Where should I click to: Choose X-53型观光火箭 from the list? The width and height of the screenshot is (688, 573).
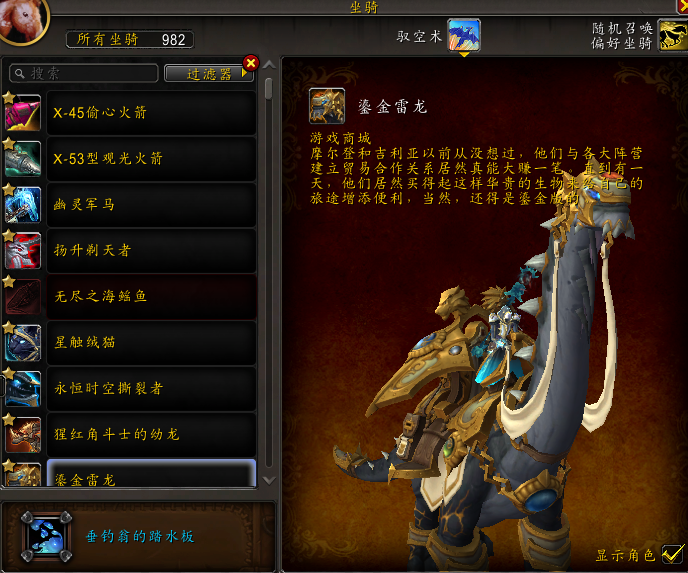pos(150,159)
